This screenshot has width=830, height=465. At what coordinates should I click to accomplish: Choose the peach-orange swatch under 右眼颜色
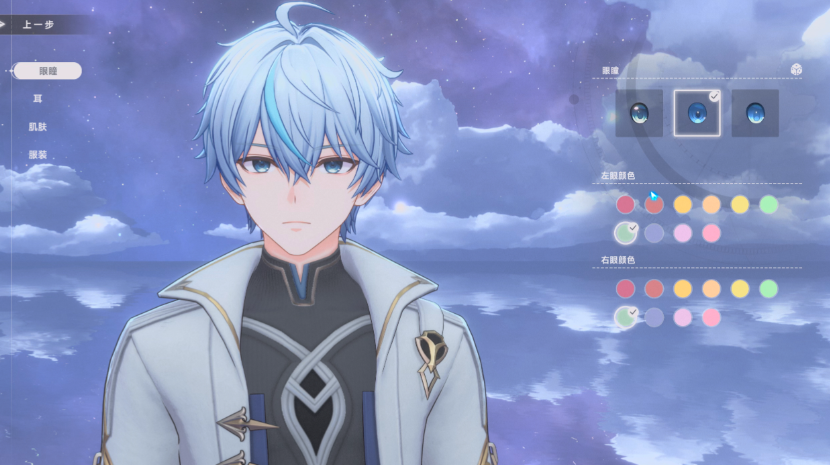(711, 289)
